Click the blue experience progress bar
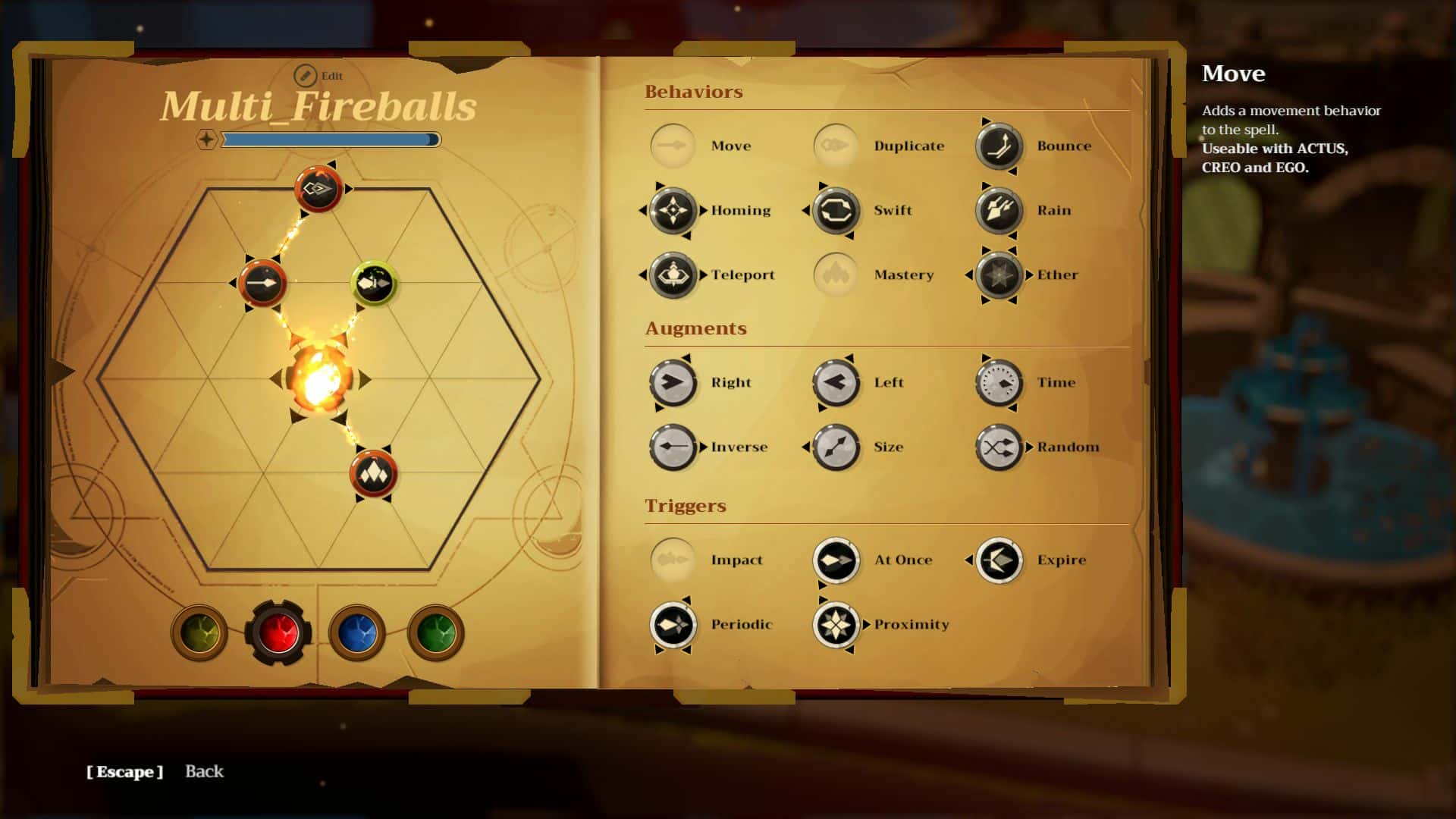 coord(330,140)
